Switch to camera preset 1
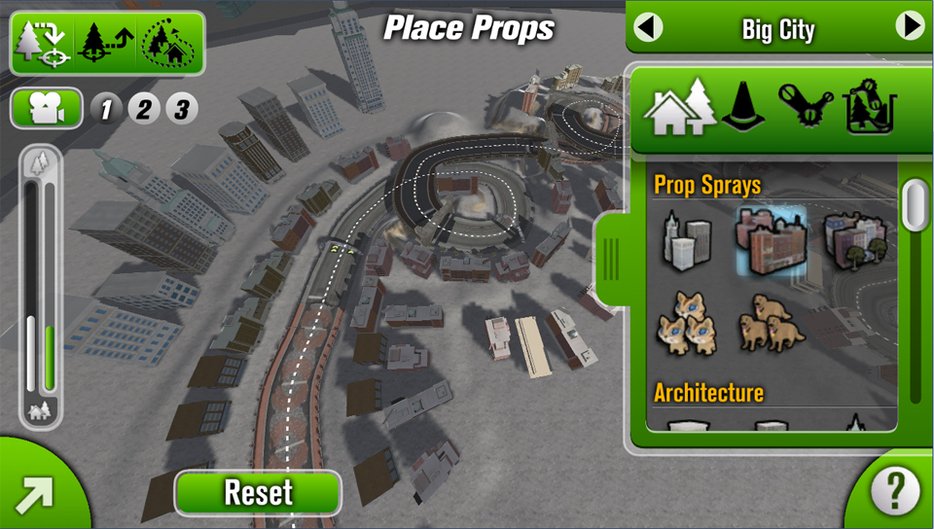 [107, 108]
